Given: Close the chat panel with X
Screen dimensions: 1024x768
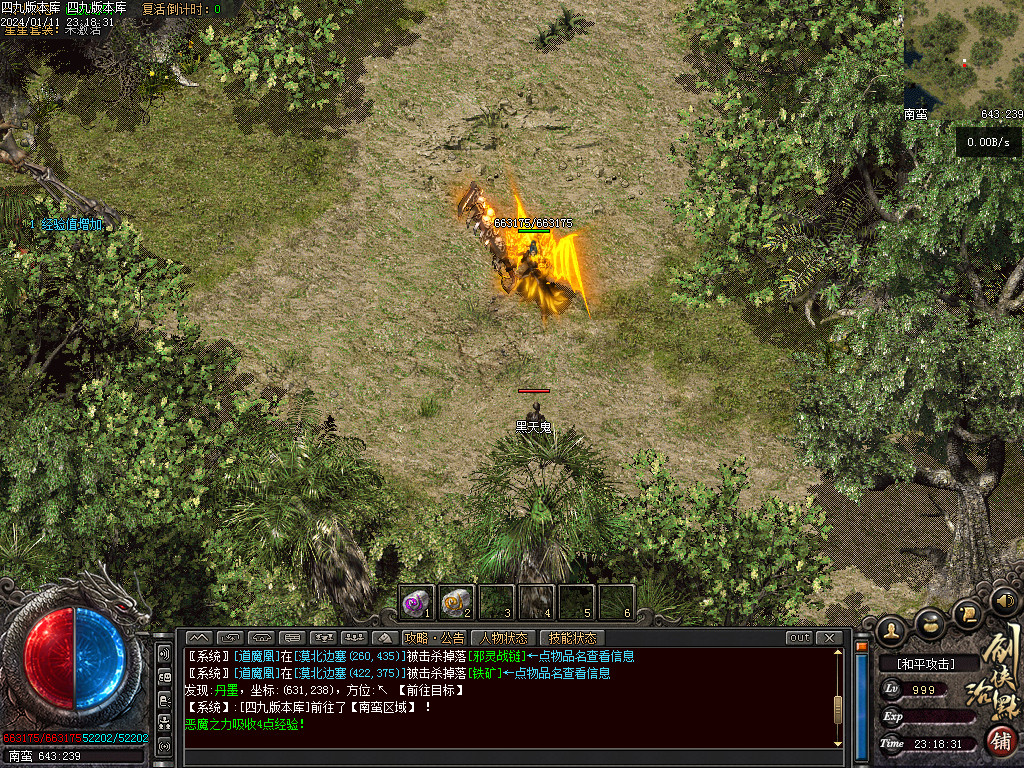Looking at the screenshot, I should pos(829,638).
